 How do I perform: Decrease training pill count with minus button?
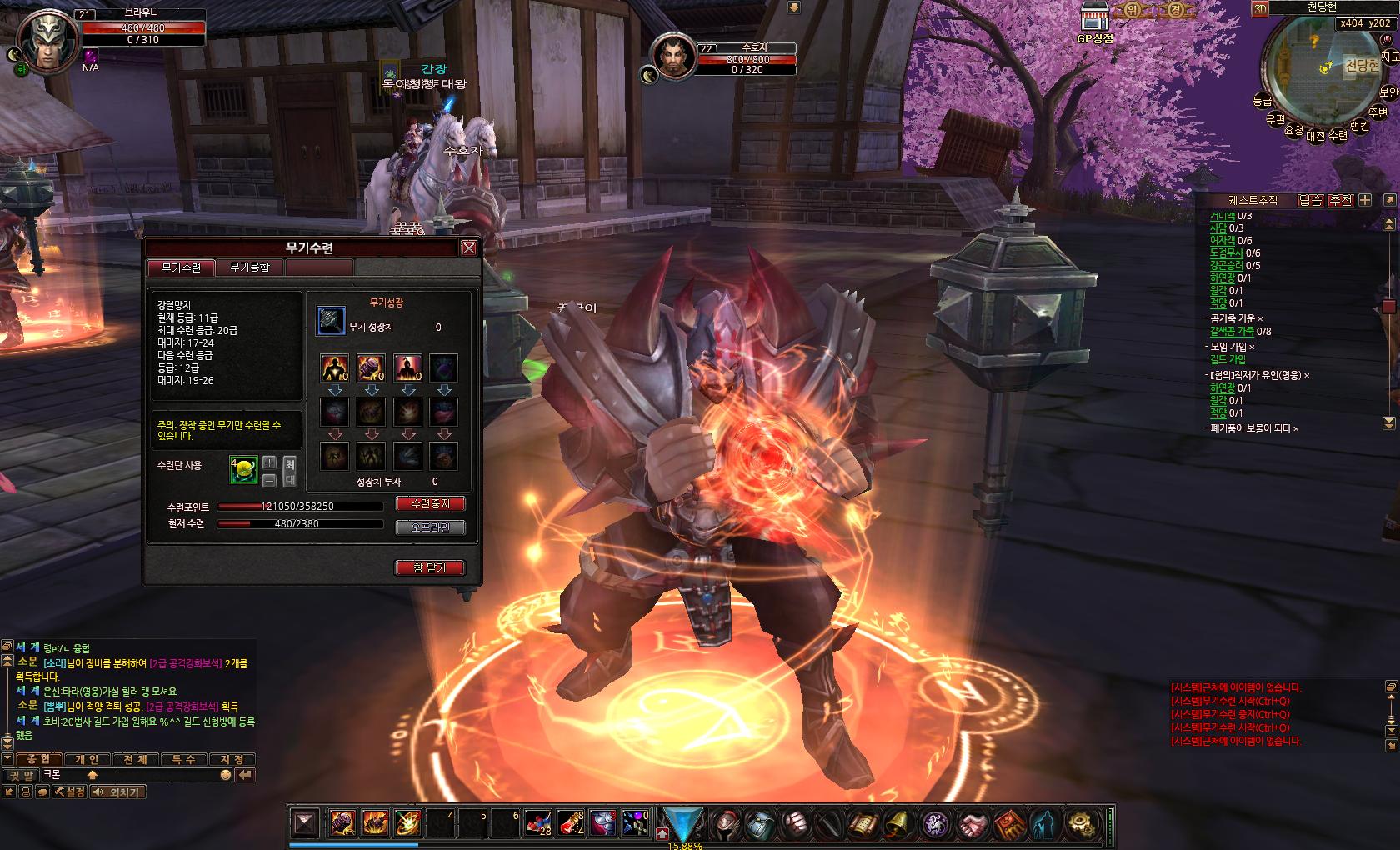269,480
